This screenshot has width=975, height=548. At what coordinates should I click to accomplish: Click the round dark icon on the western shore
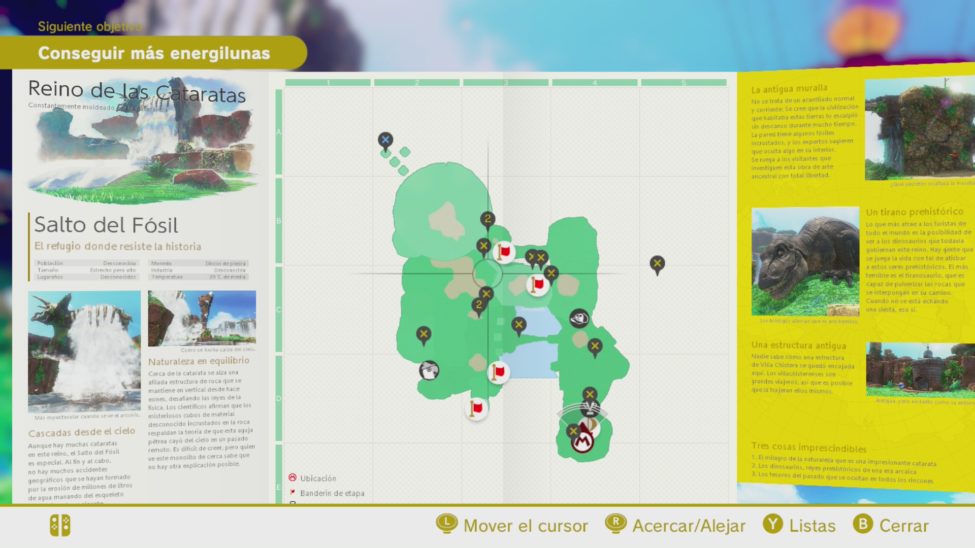point(429,370)
